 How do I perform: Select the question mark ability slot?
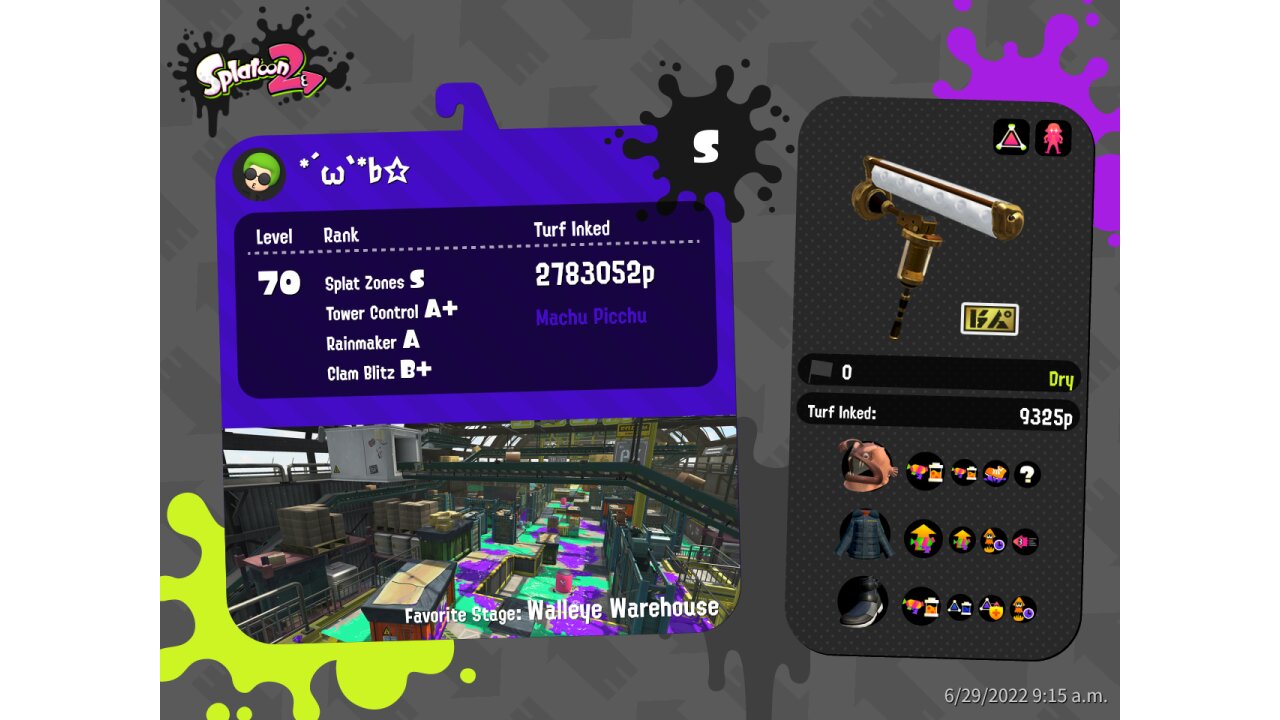(1027, 474)
